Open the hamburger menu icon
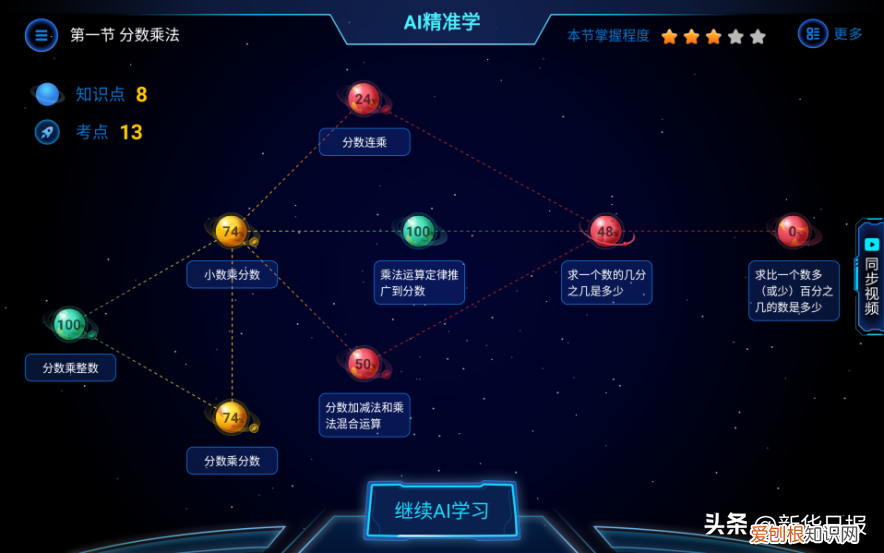884x553 pixels. pyautogui.click(x=41, y=35)
